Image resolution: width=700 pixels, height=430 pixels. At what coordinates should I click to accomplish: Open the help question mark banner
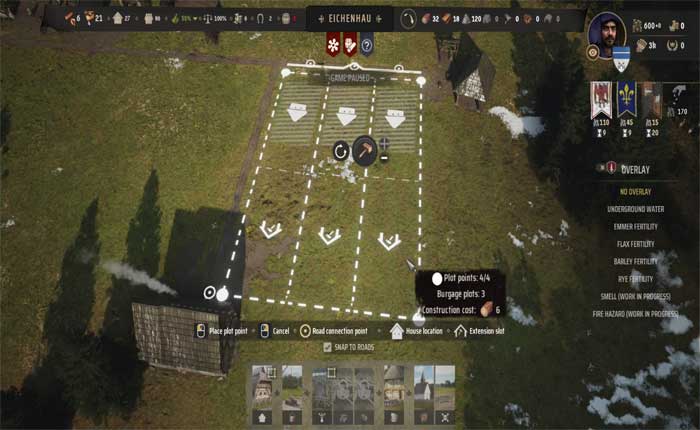(367, 45)
